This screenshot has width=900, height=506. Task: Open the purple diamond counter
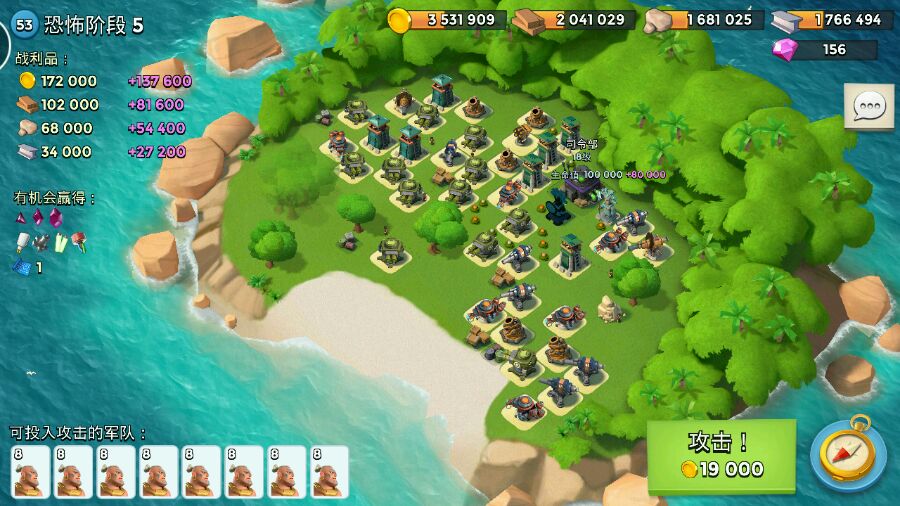[824, 49]
